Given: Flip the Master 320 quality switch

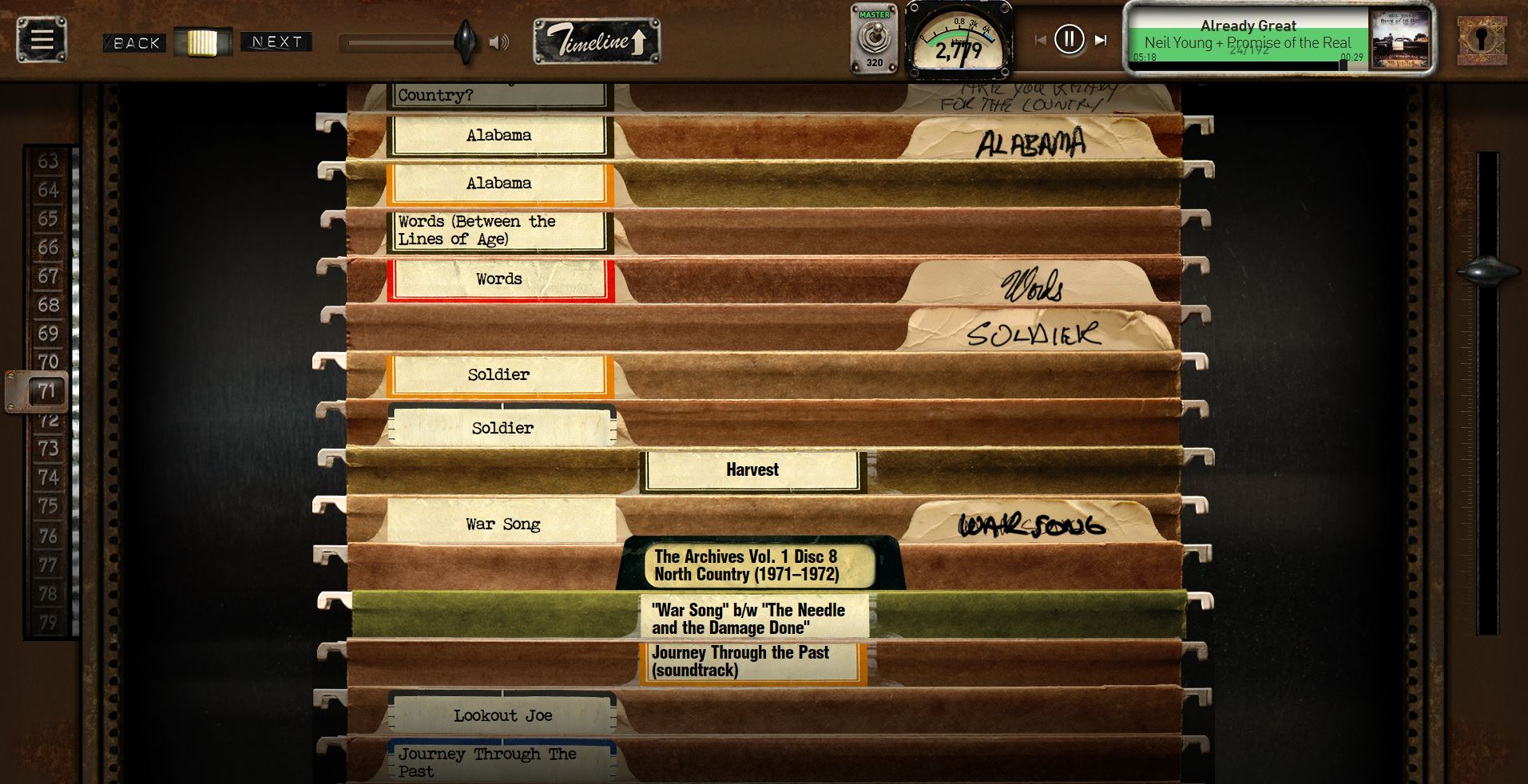Looking at the screenshot, I should click(x=875, y=39).
